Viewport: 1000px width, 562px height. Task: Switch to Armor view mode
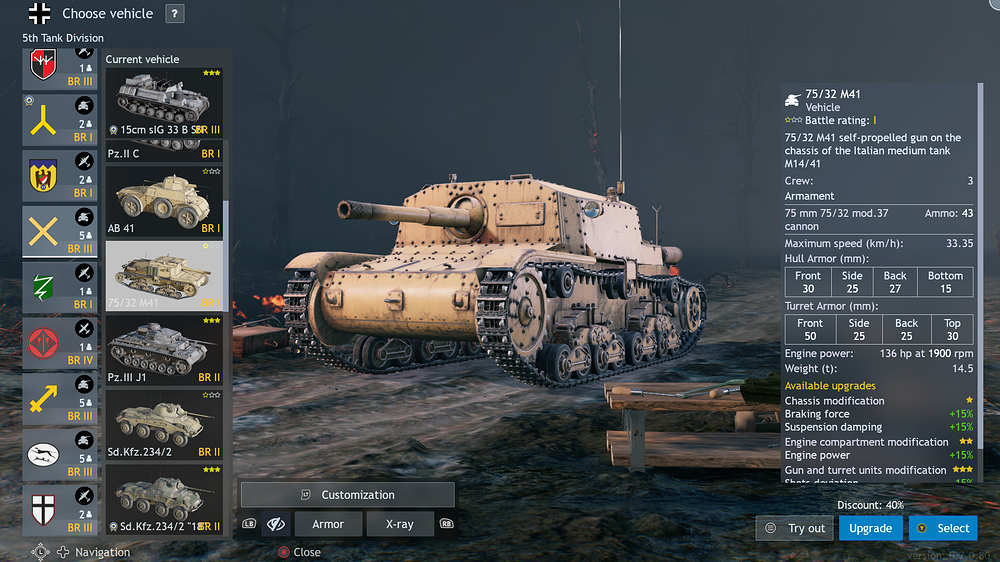coord(328,524)
